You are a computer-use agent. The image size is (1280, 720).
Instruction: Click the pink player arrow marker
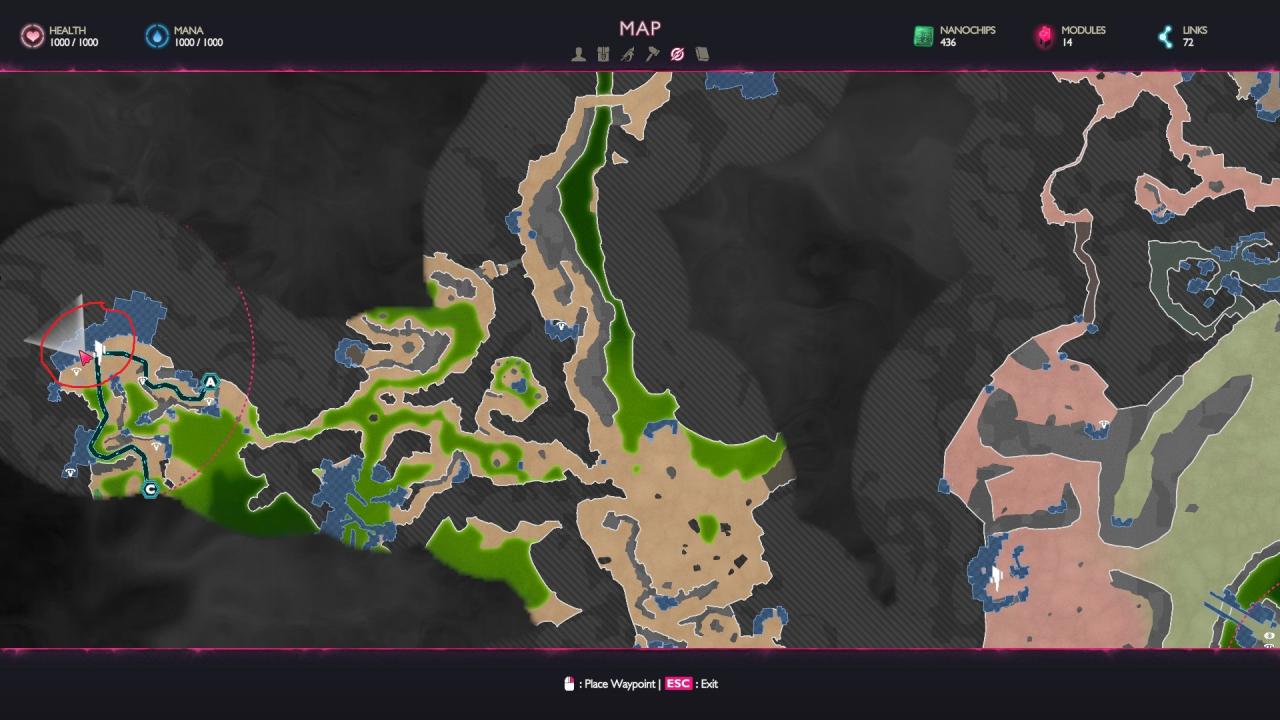[86, 357]
